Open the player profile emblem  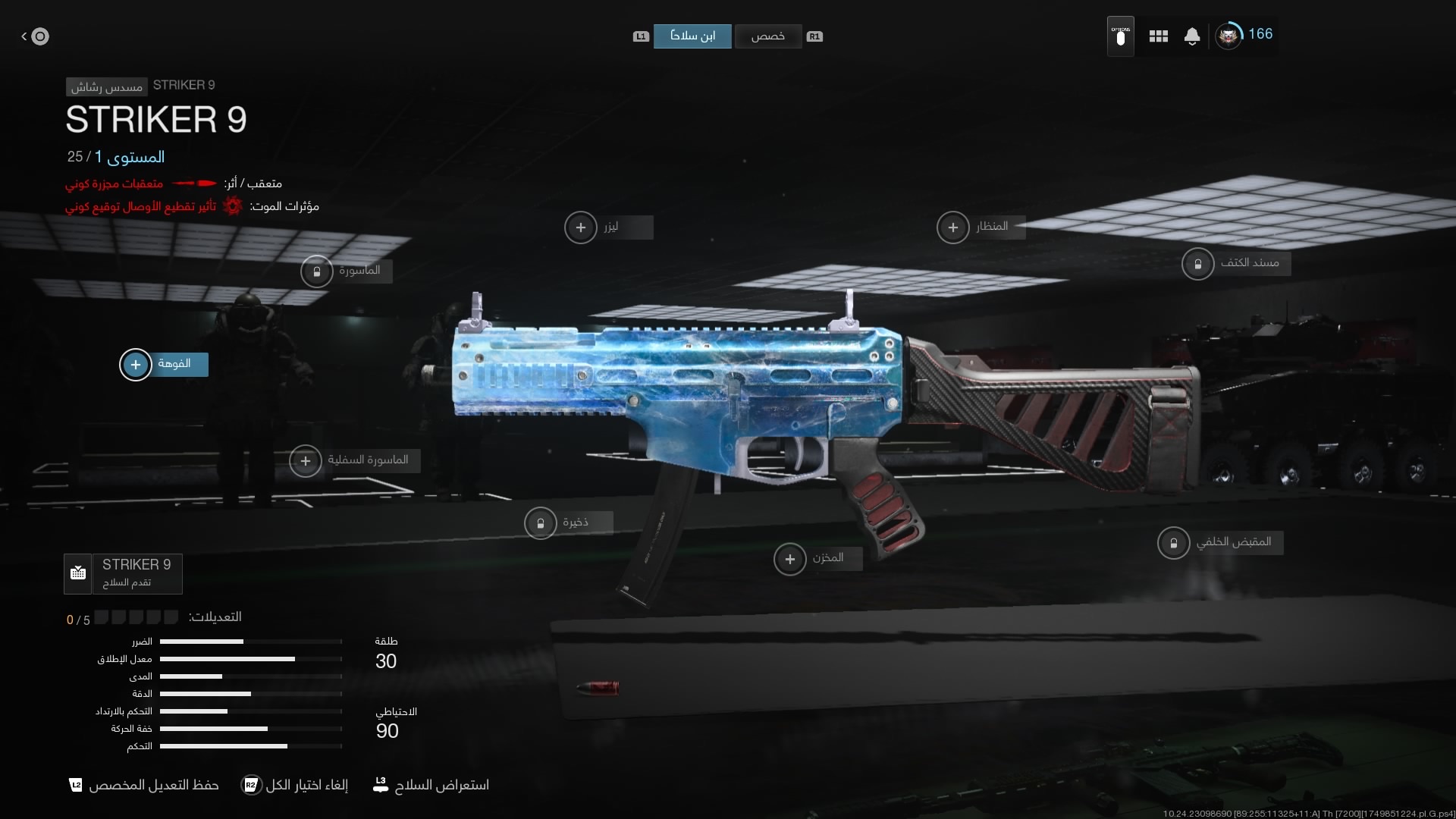tap(1228, 36)
